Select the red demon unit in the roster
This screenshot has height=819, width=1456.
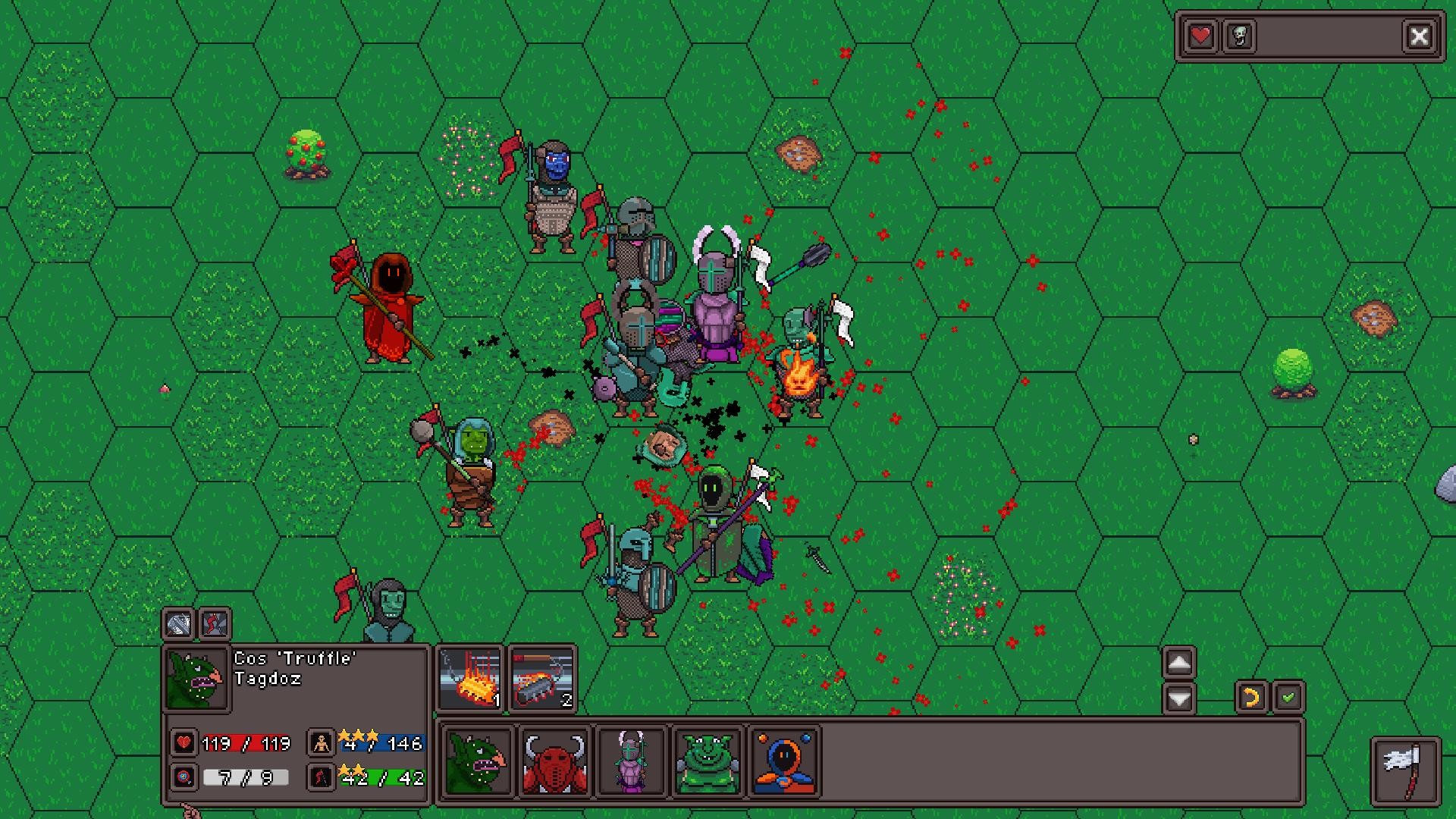(x=554, y=761)
